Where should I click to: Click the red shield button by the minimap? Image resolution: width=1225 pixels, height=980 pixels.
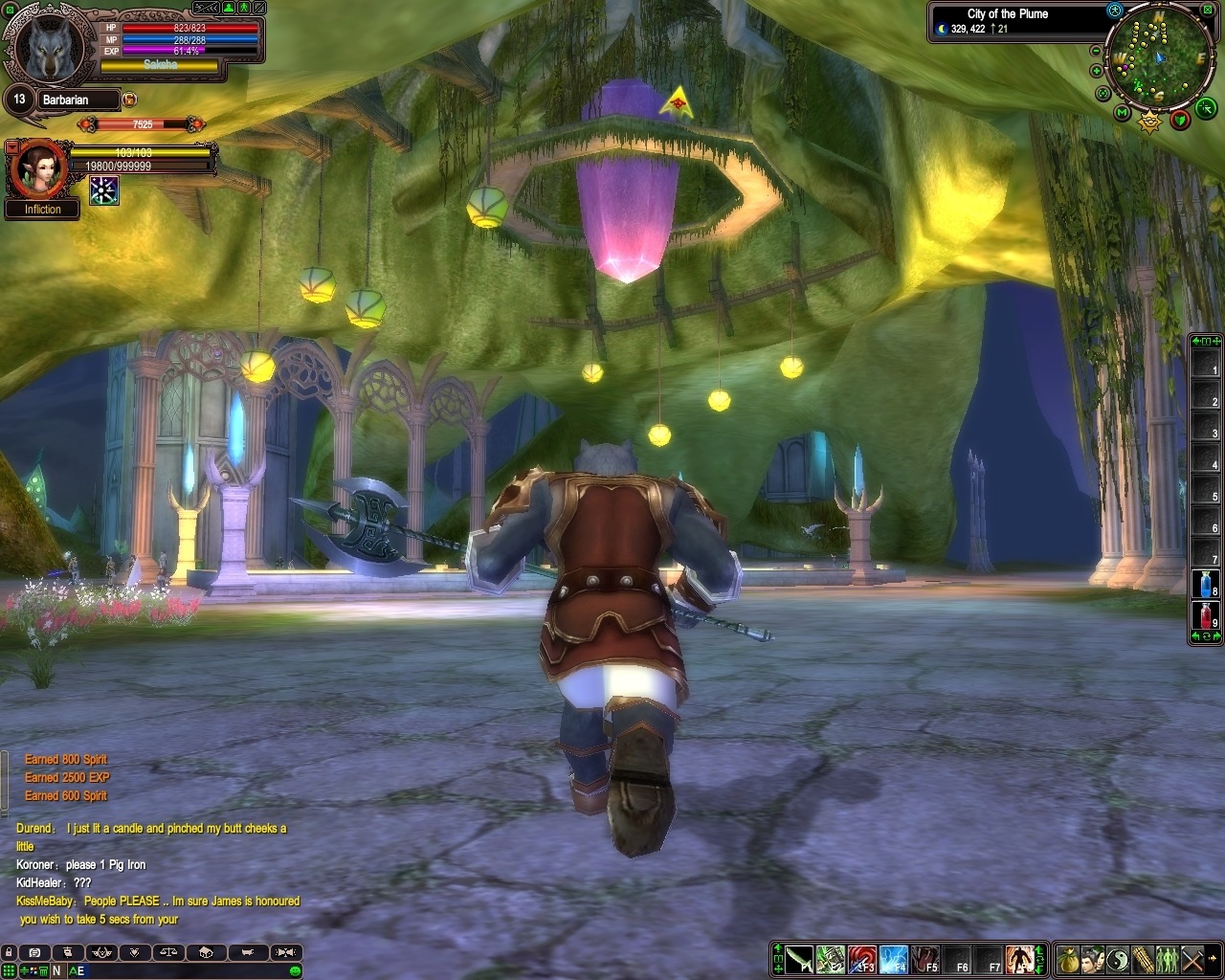click(1181, 119)
